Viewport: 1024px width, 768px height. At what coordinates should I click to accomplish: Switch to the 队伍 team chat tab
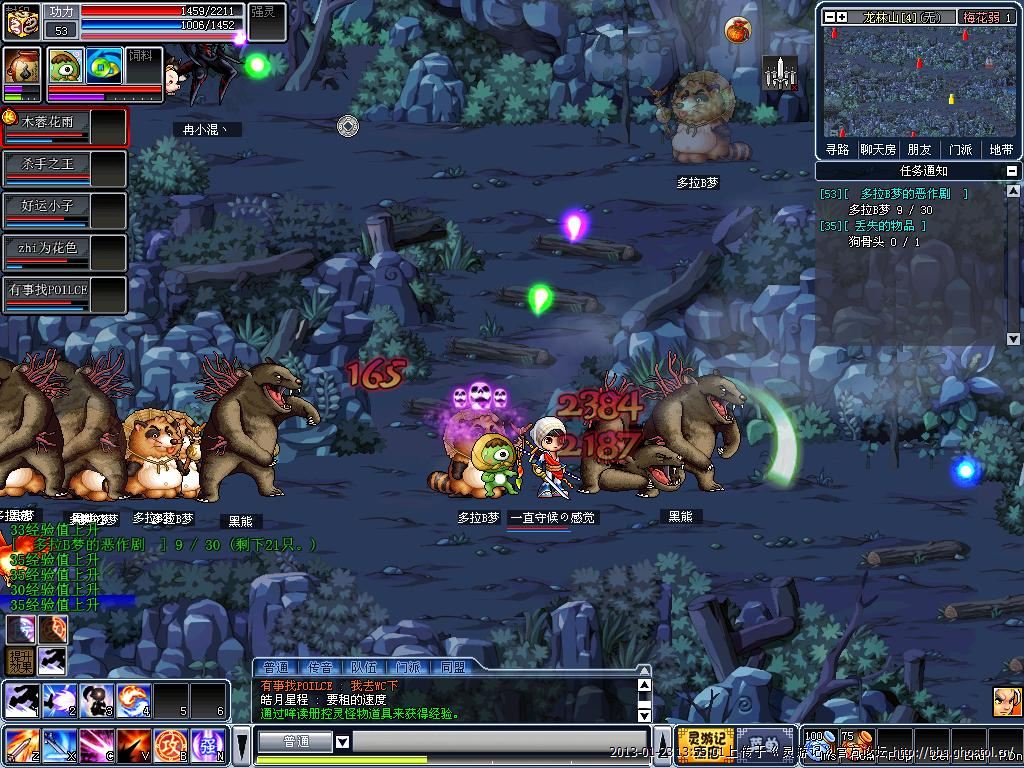(364, 667)
